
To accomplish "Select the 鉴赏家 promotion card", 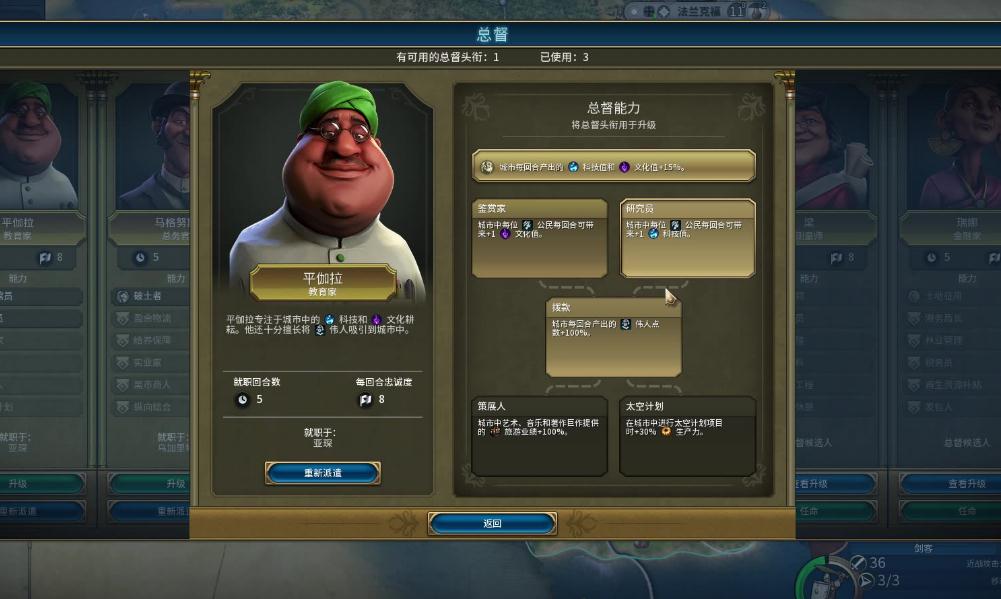I will tap(540, 238).
